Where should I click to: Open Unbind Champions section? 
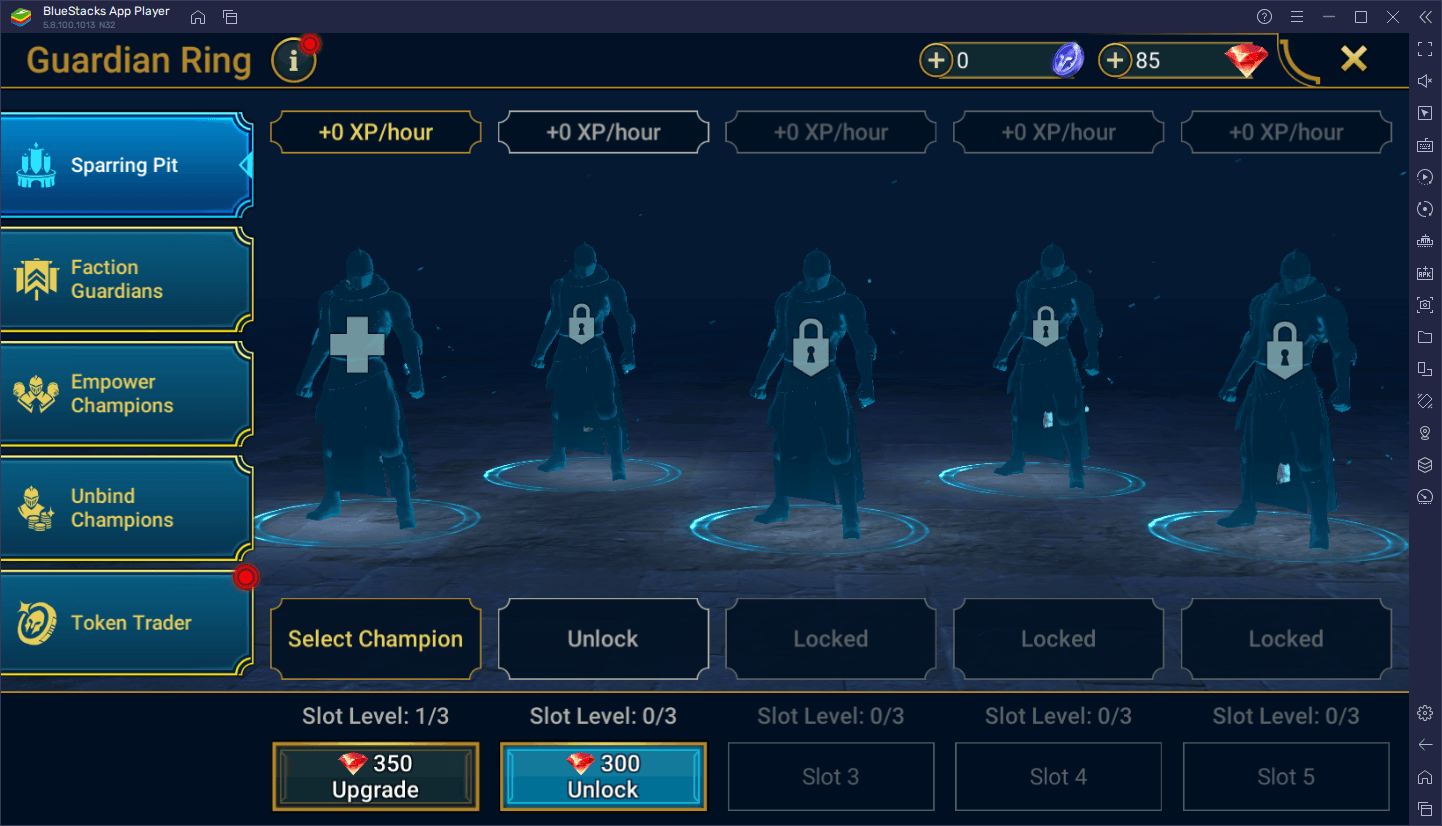tap(127, 507)
